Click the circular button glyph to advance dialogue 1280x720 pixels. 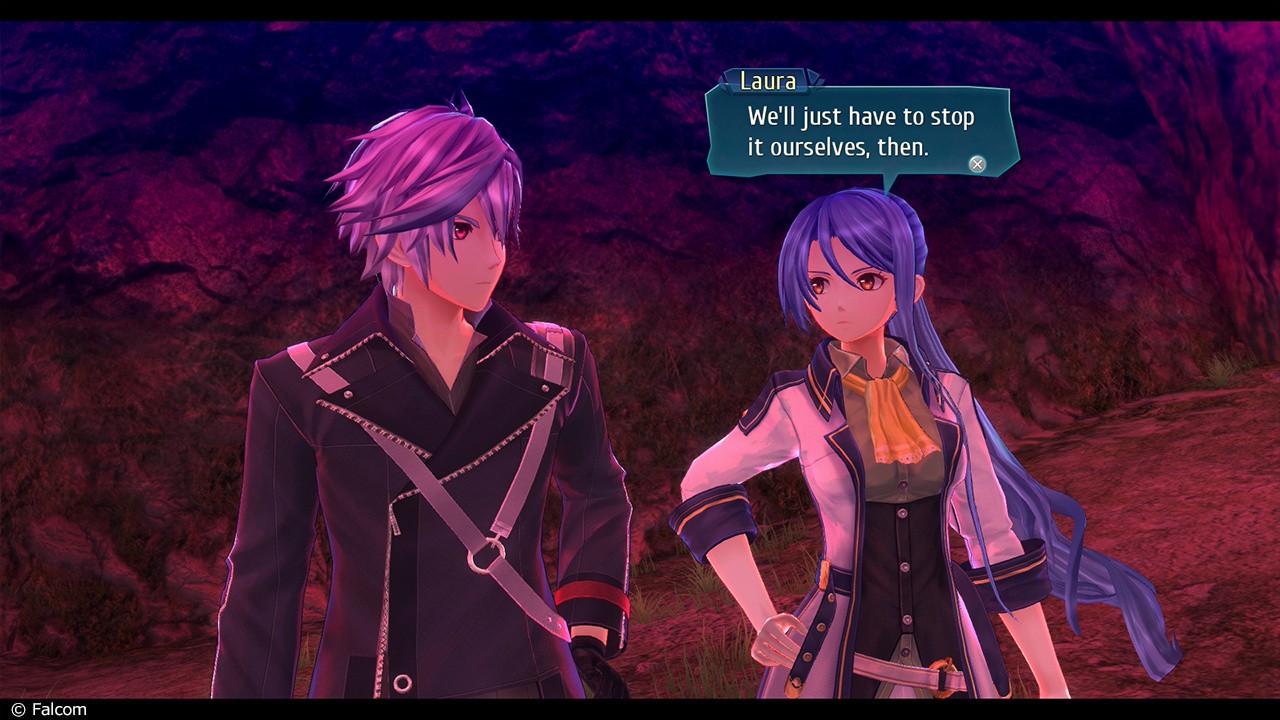tap(976, 163)
